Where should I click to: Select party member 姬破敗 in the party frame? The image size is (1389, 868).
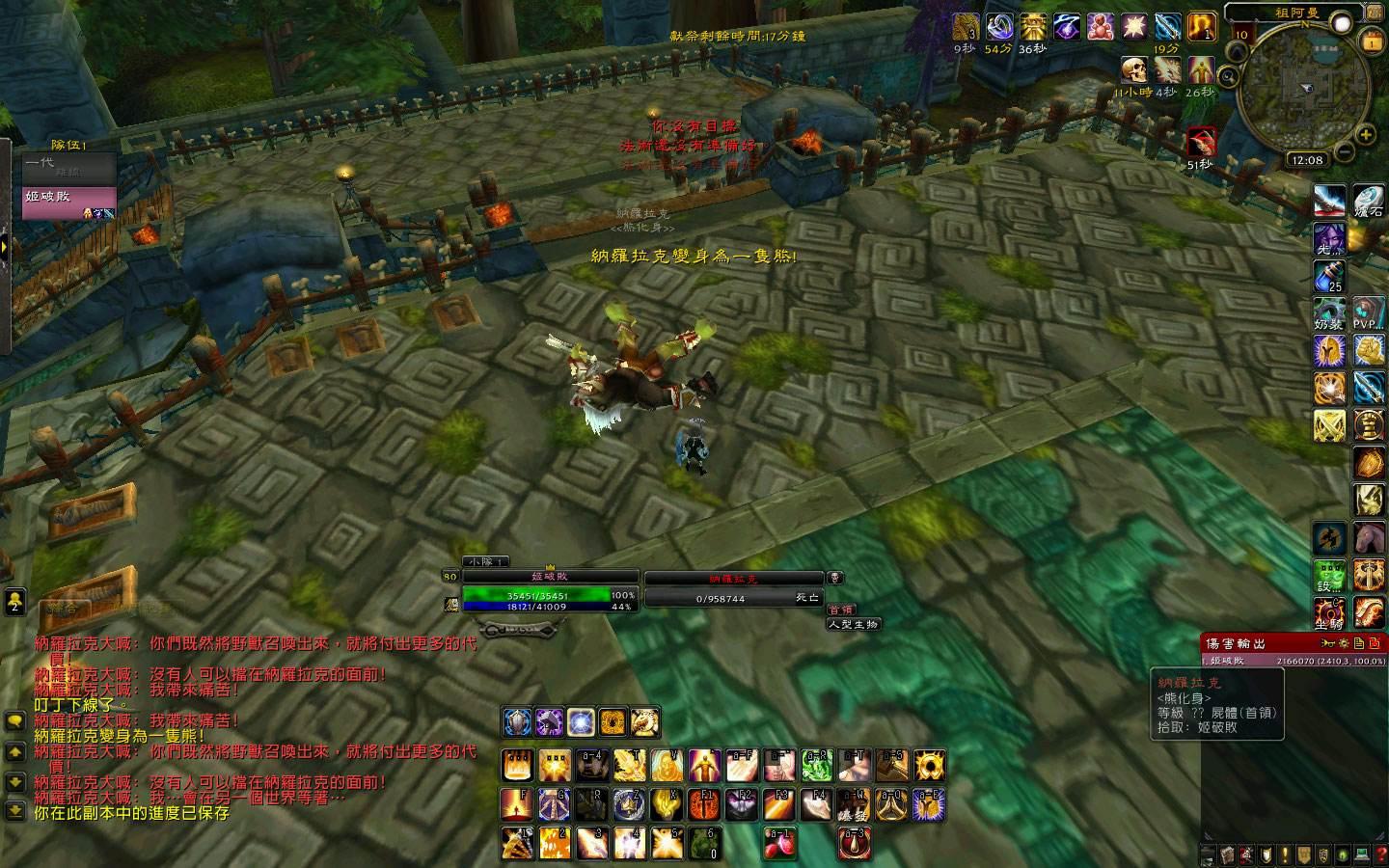pos(68,201)
